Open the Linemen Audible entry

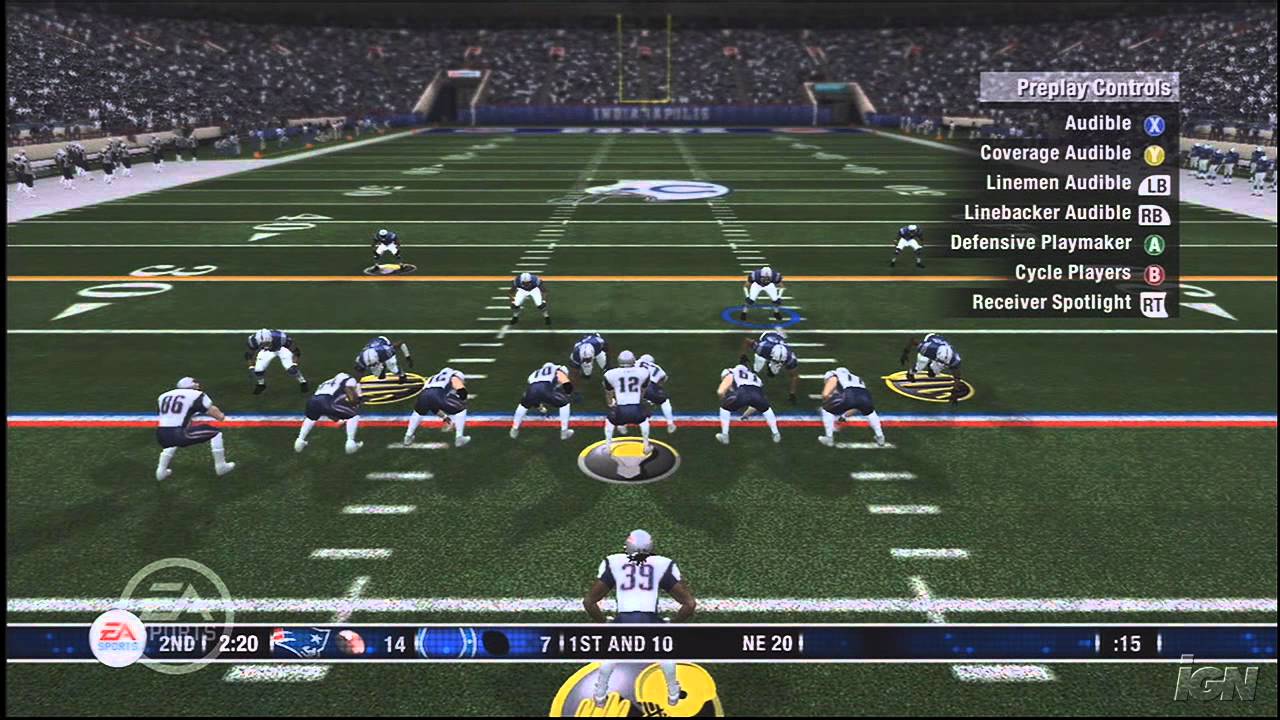pos(1059,183)
